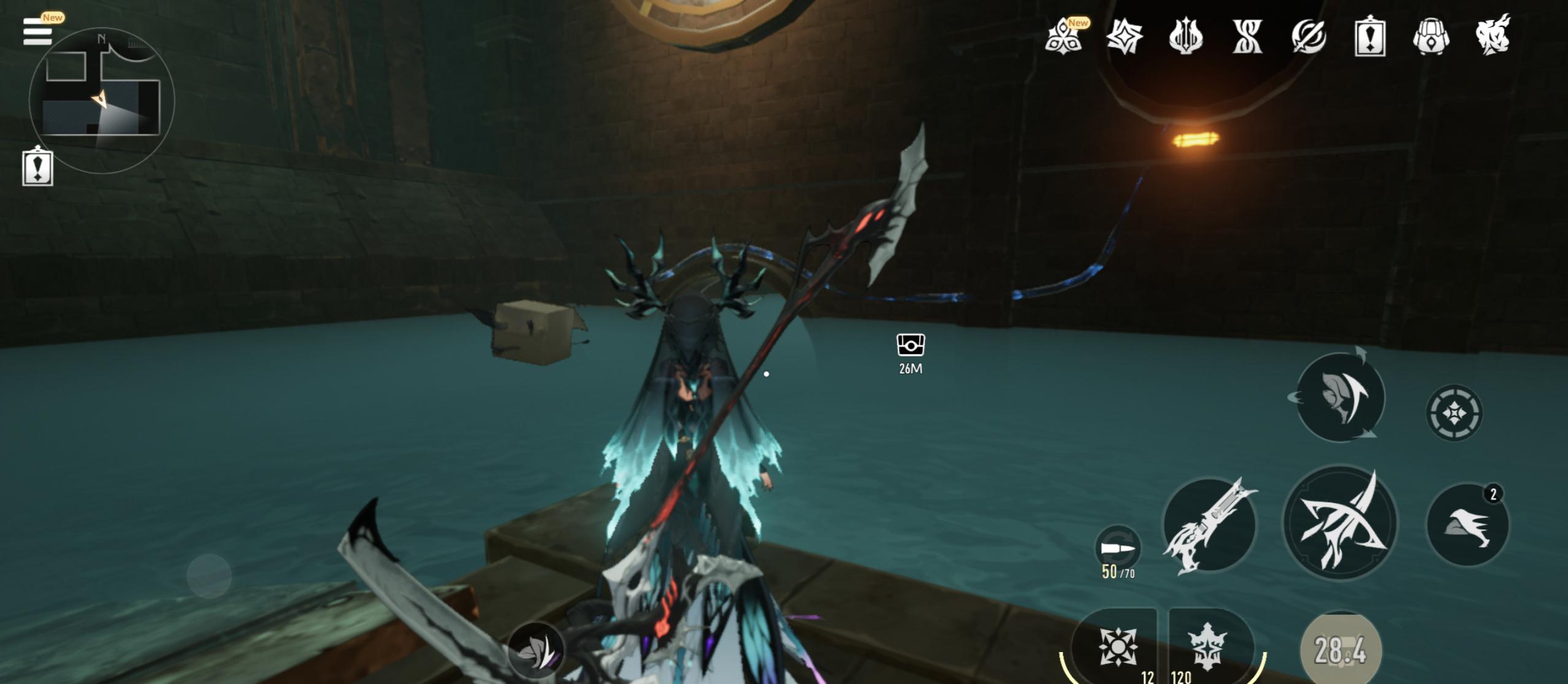This screenshot has height=684, width=1568.
Task: Tap the treasure chest marker showing 26M
Action: [910, 345]
